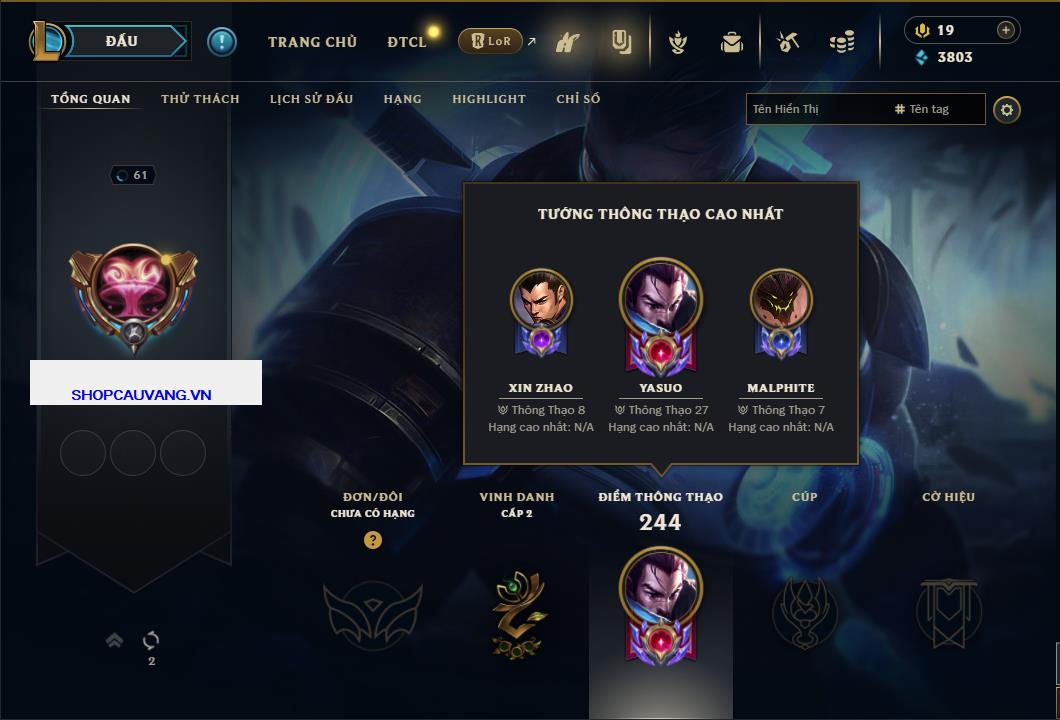Switch to the LỊCH SỬ ĐẤU tab
Viewport: 1060px width, 720px height.
[x=311, y=99]
